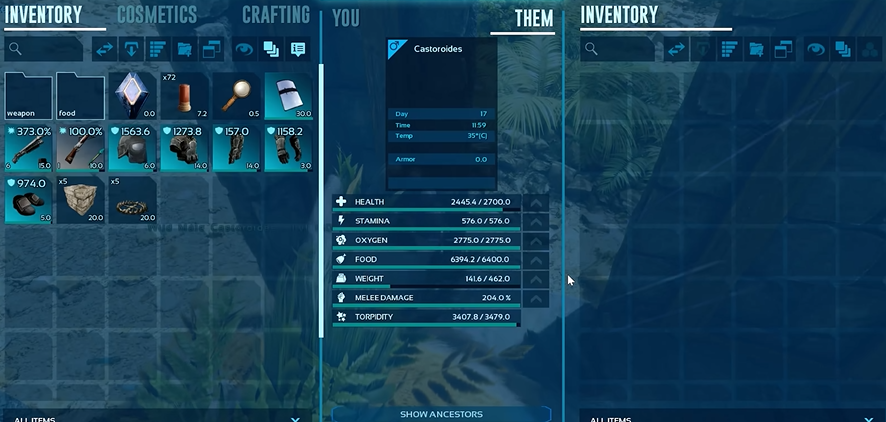Click Show Ancestors button
The image size is (886, 422).
(x=441, y=414)
